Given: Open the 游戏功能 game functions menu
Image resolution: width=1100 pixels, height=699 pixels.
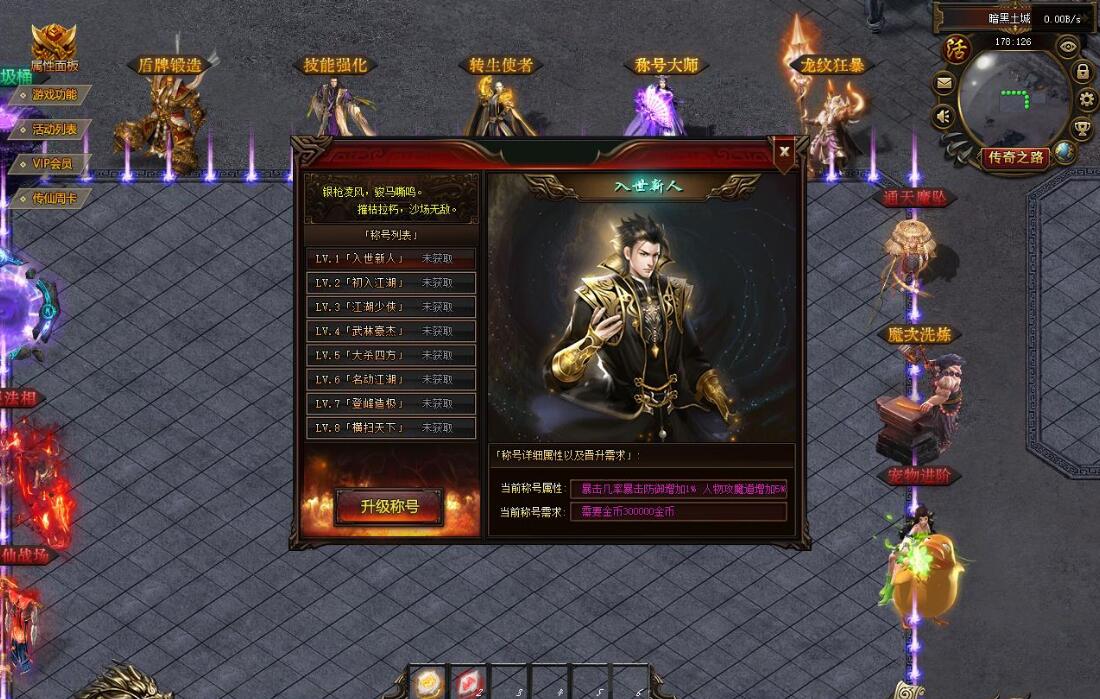Looking at the screenshot, I should point(53,95).
